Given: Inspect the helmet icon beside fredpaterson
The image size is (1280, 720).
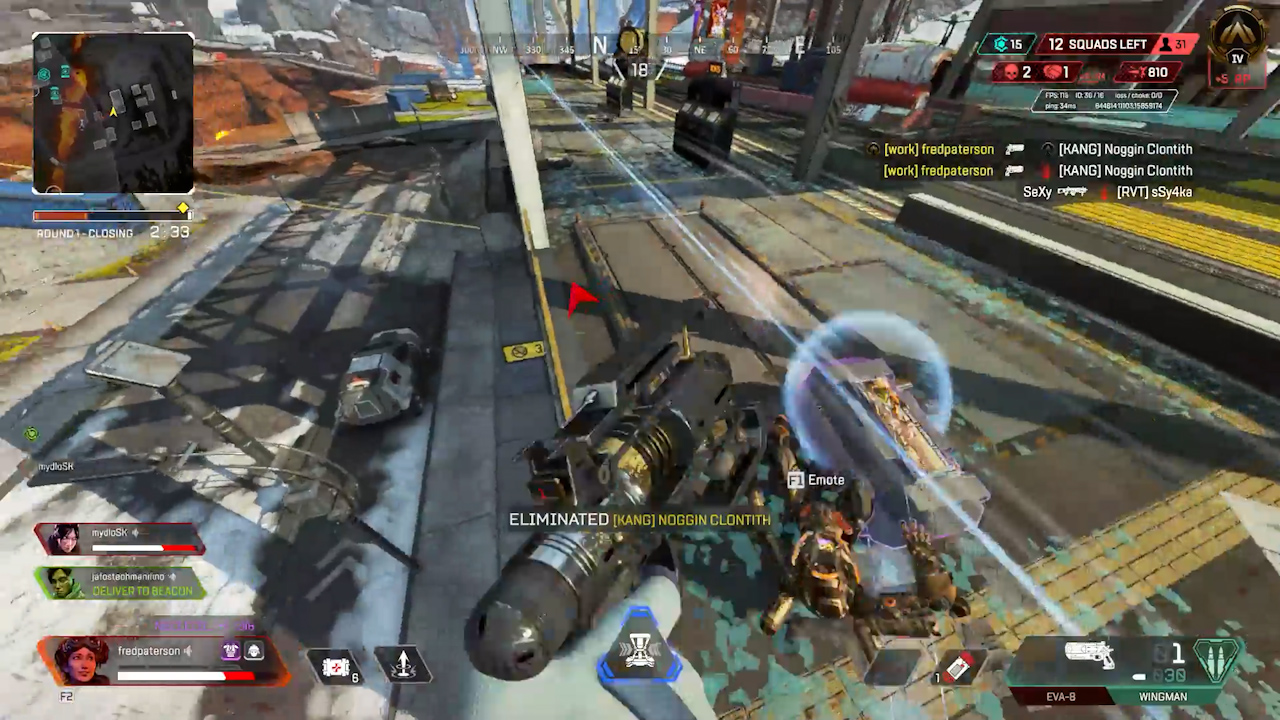Looking at the screenshot, I should coord(254,651).
